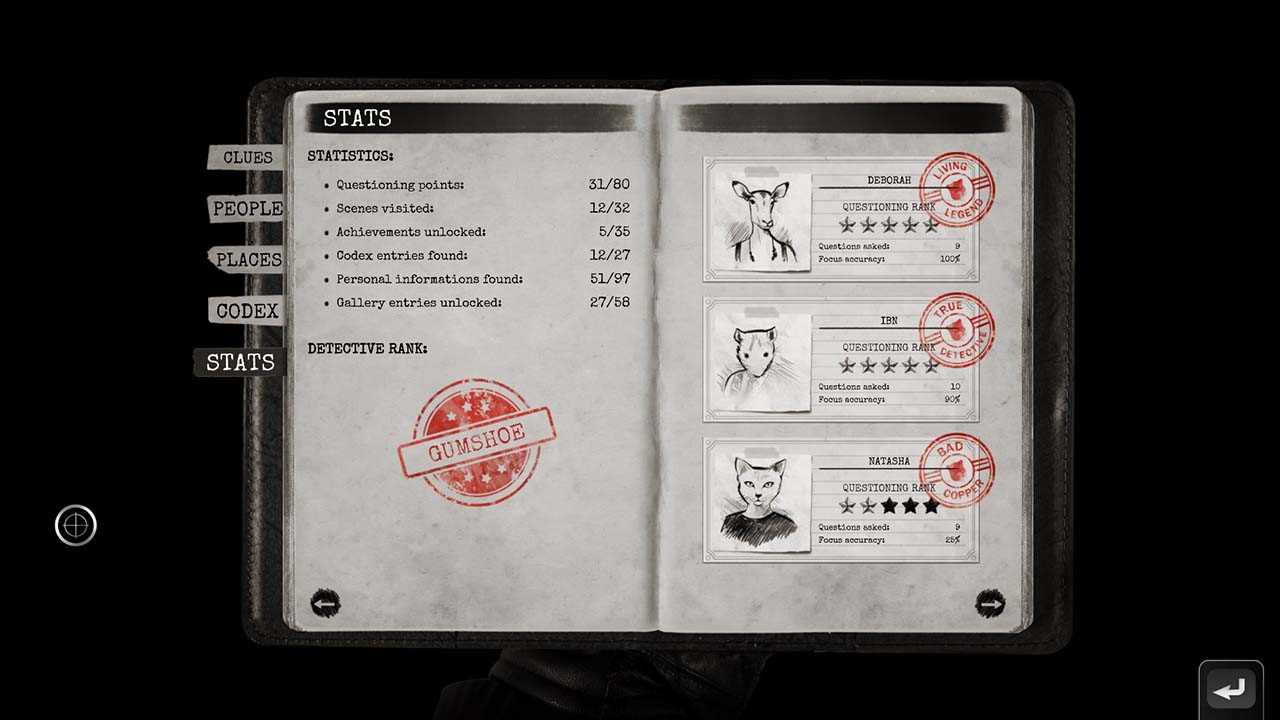Select the STATS tab
The width and height of the screenshot is (1280, 720).
[x=239, y=362]
